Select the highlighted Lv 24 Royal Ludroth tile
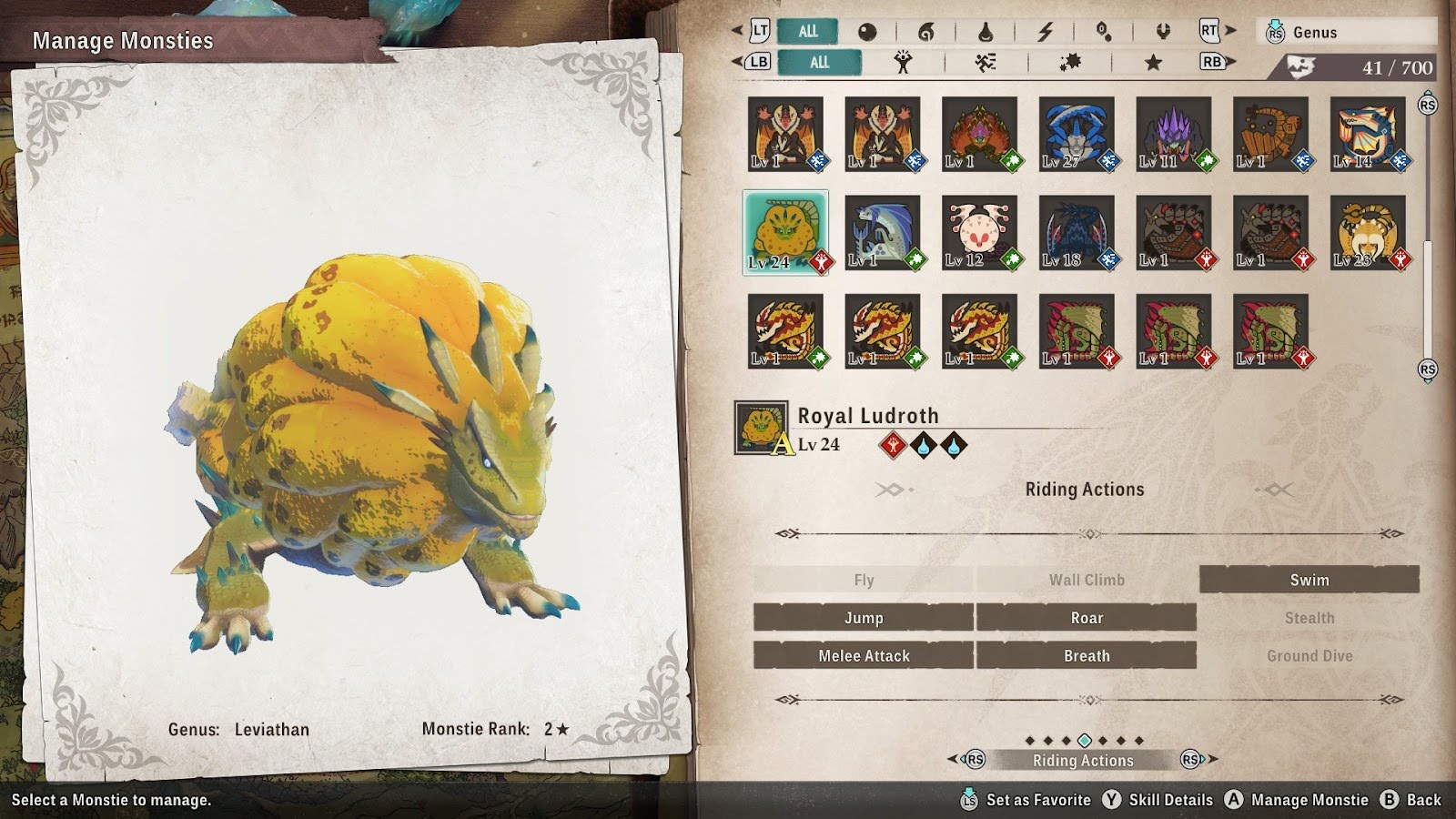 click(785, 232)
